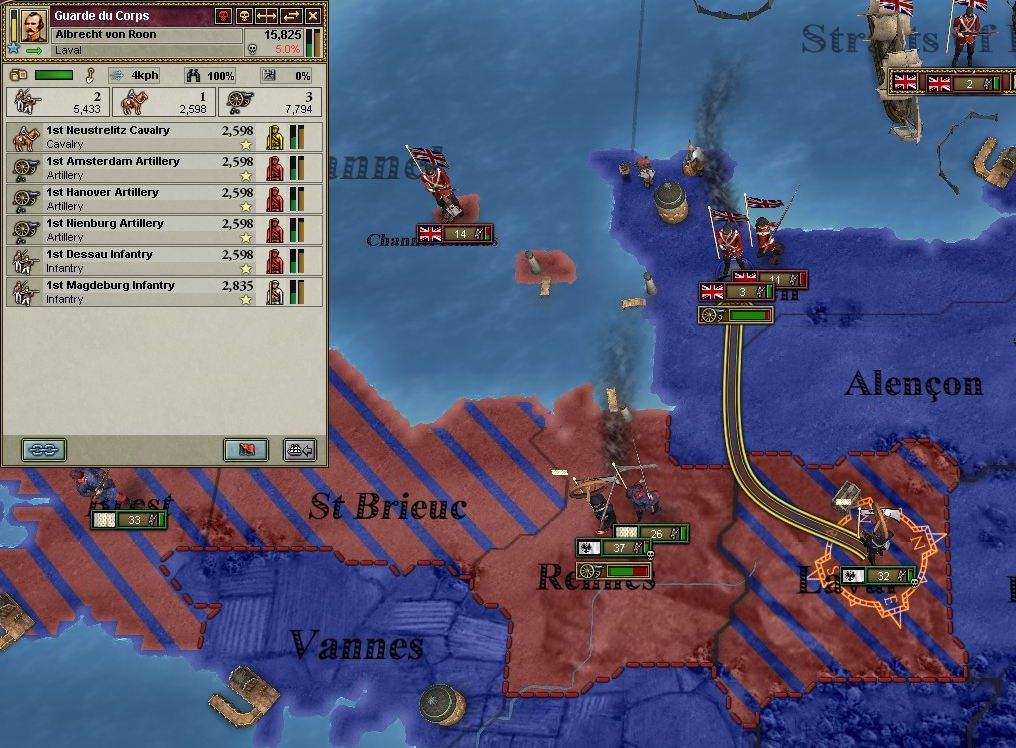Select the Prussian 37-unit army counter in Rennes

click(613, 548)
